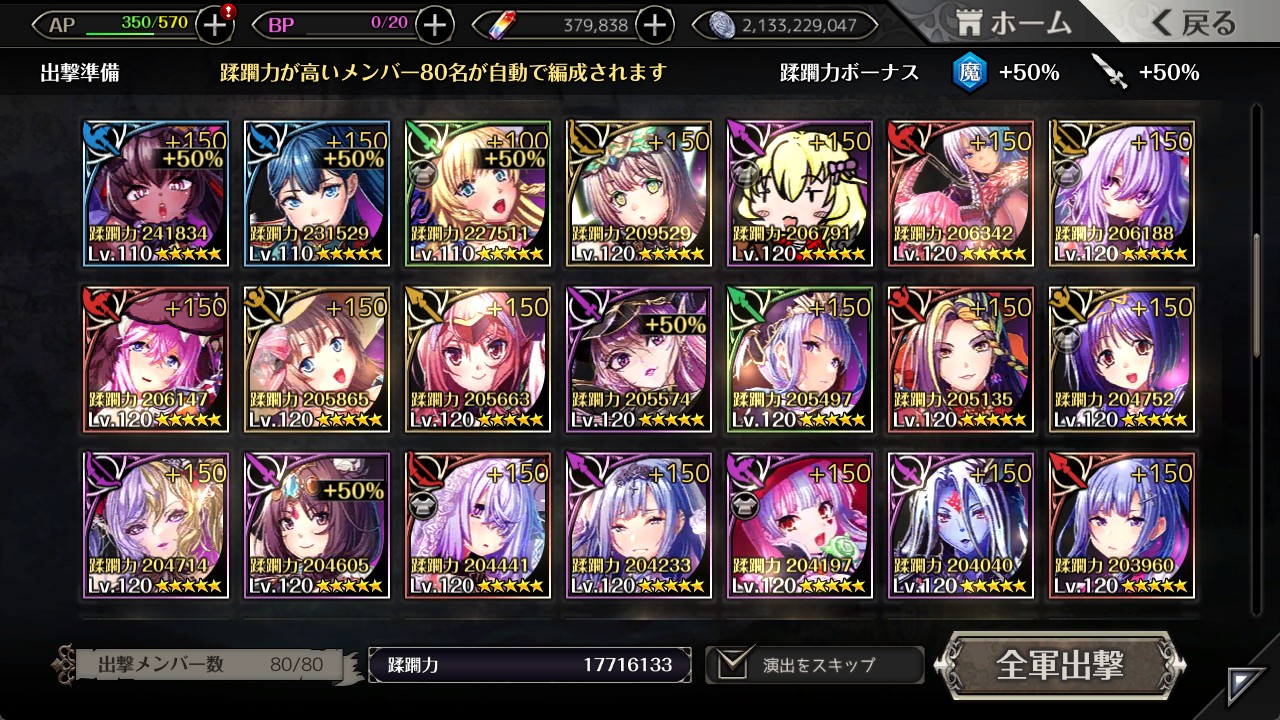Image resolution: width=1280 pixels, height=720 pixels.
Task: Choose the unit card with power 206188
Action: [x=1122, y=194]
